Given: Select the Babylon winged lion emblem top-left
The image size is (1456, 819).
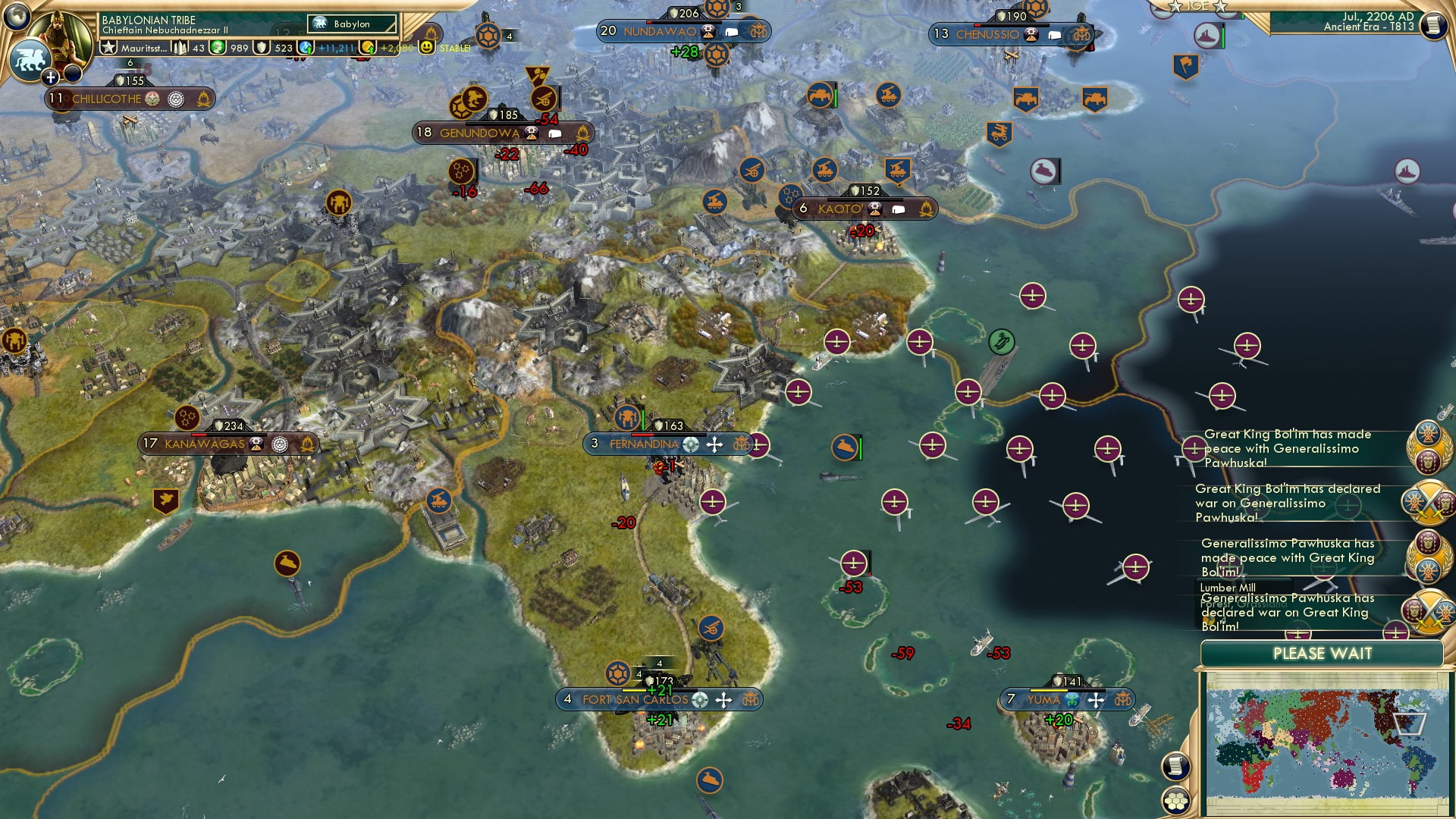Looking at the screenshot, I should click(30, 59).
